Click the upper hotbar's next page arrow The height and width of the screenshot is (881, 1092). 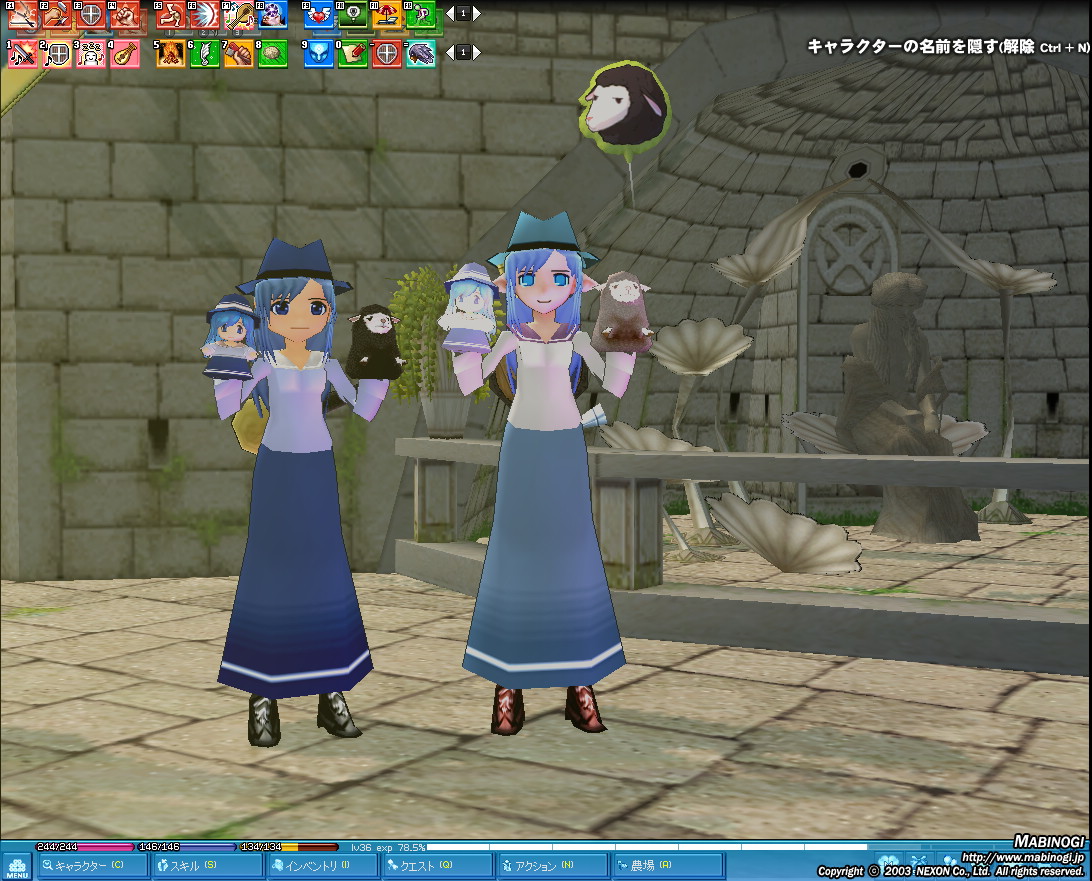[477, 14]
